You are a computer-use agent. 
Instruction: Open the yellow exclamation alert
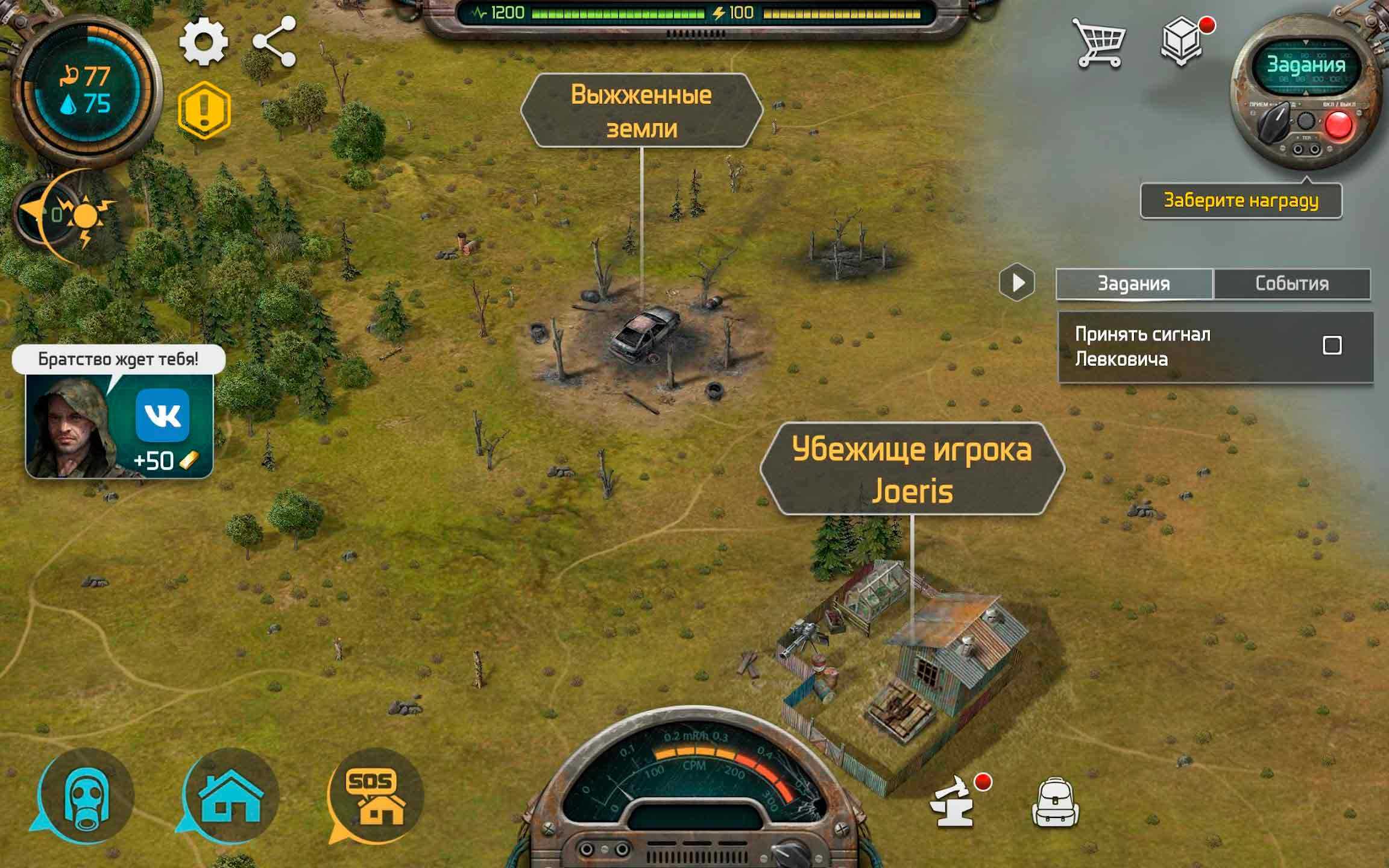[x=204, y=110]
